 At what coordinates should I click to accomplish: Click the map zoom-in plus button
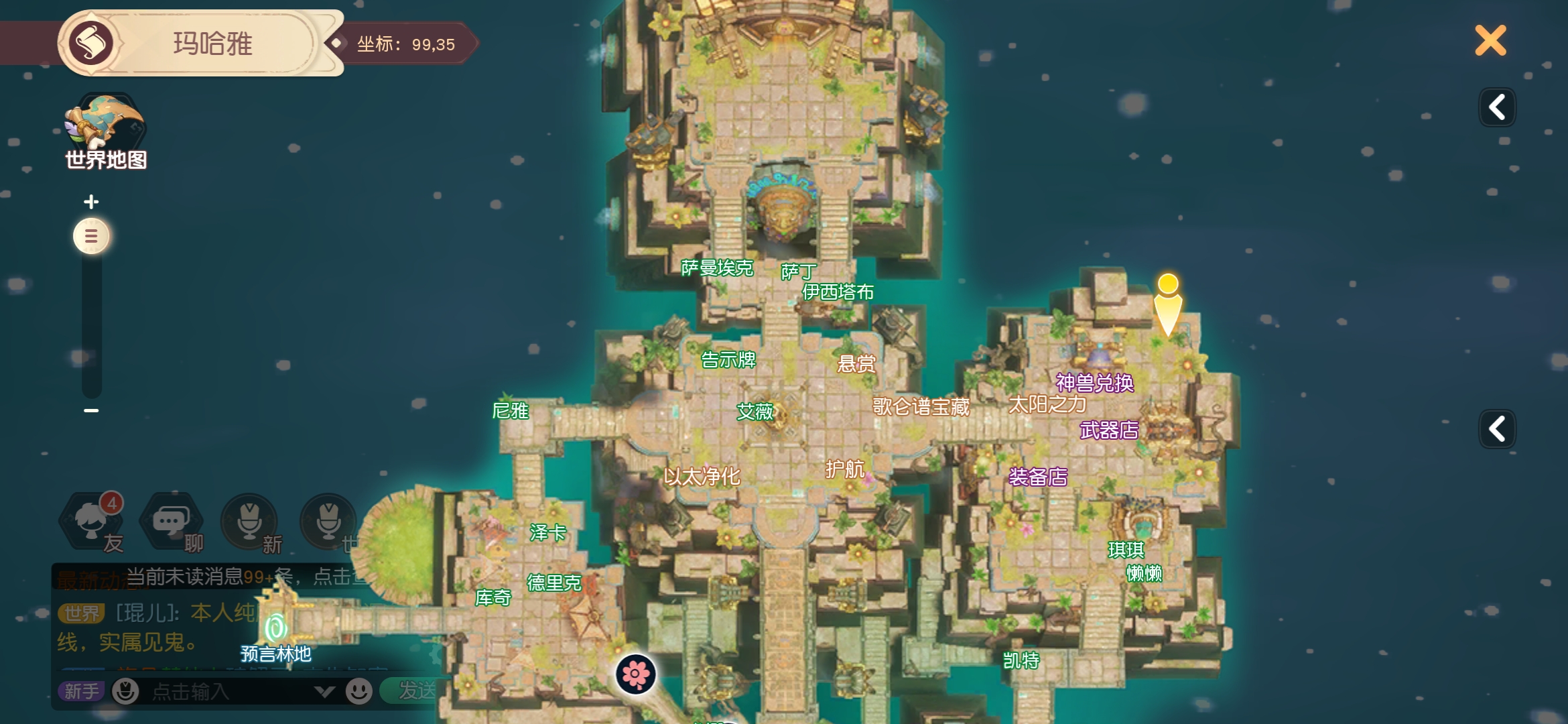pos(91,201)
